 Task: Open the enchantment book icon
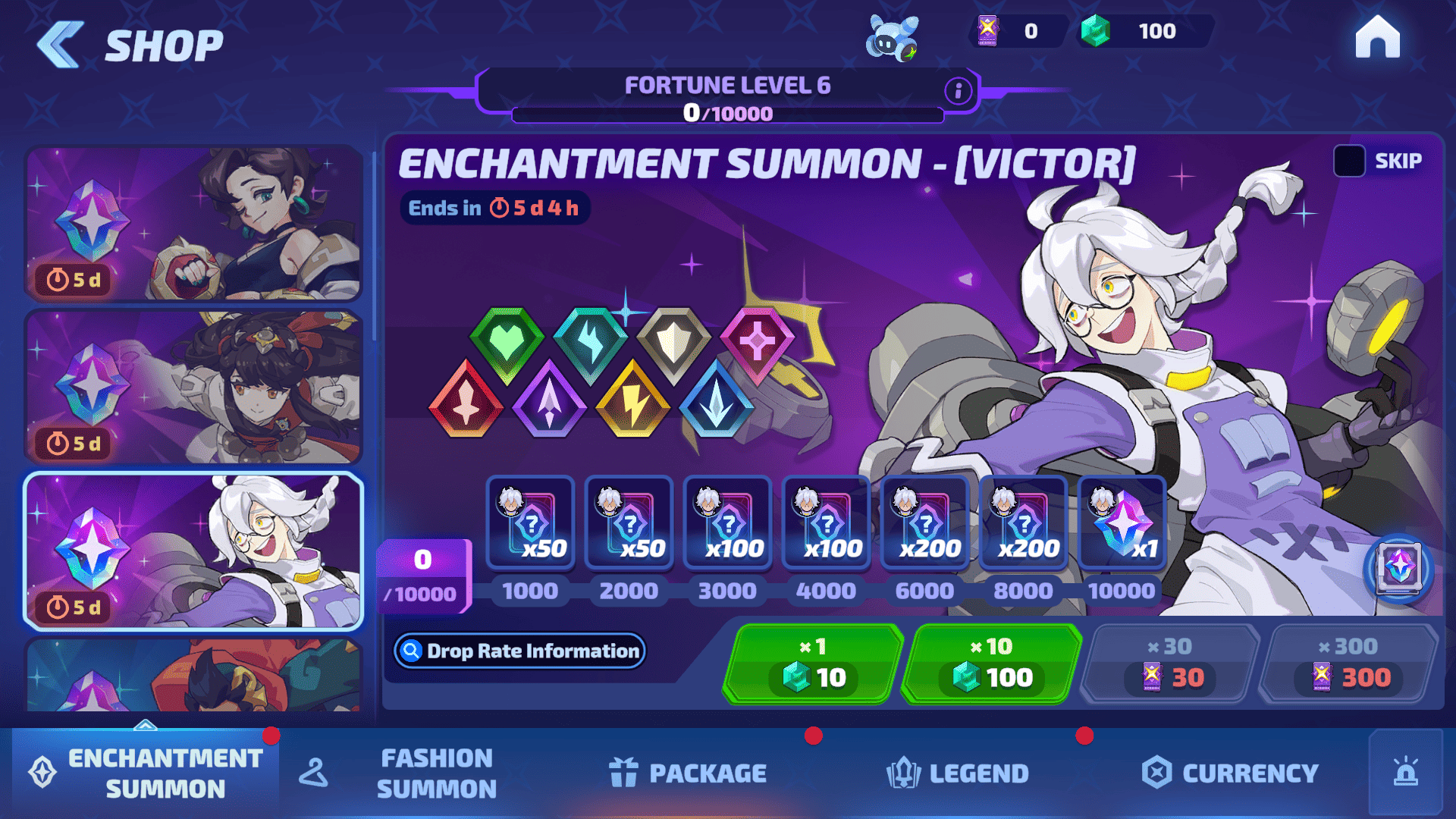pyautogui.click(x=1398, y=568)
